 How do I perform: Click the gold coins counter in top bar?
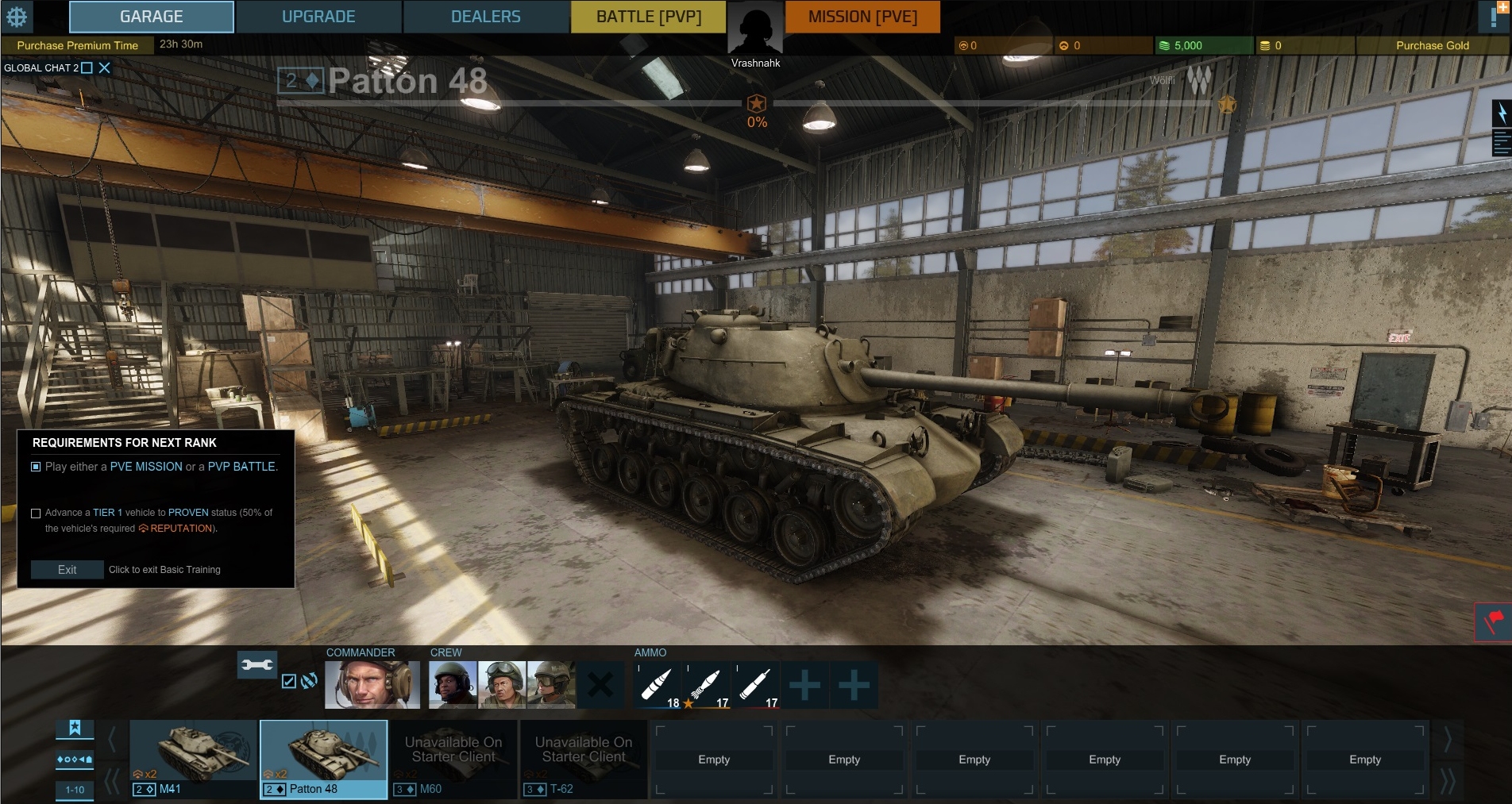(1271, 45)
